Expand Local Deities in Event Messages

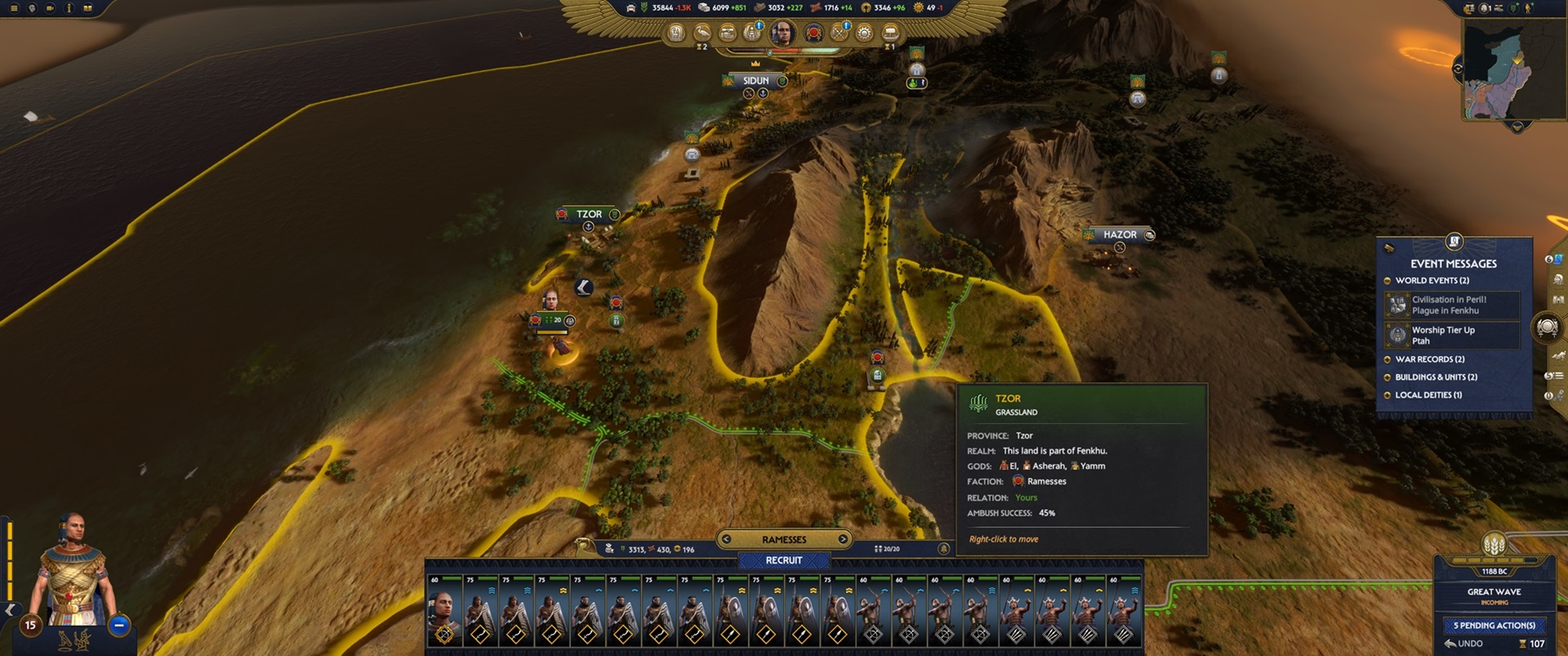(x=1386, y=395)
